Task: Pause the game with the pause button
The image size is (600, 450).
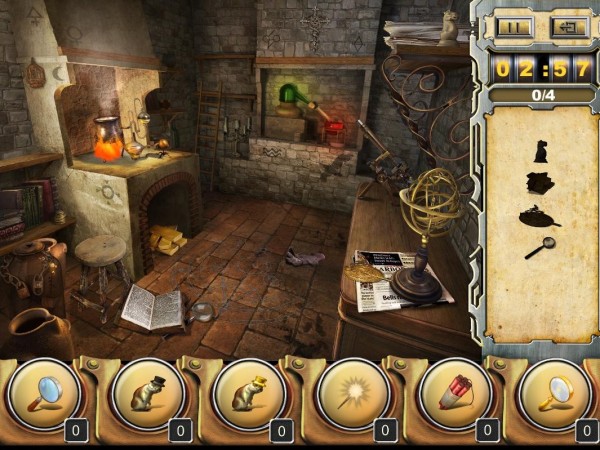Action: [512, 27]
